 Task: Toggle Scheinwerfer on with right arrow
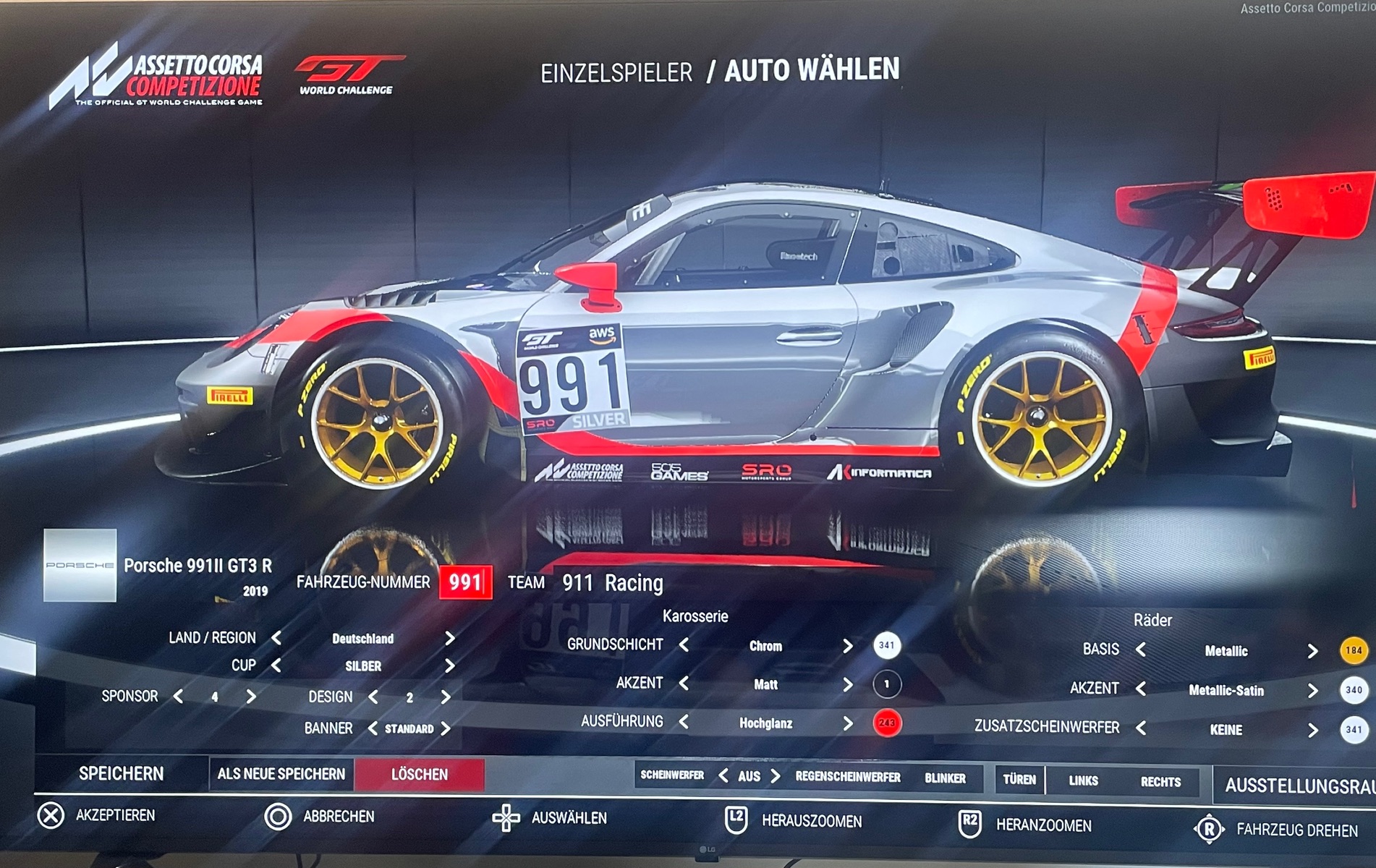(776, 776)
